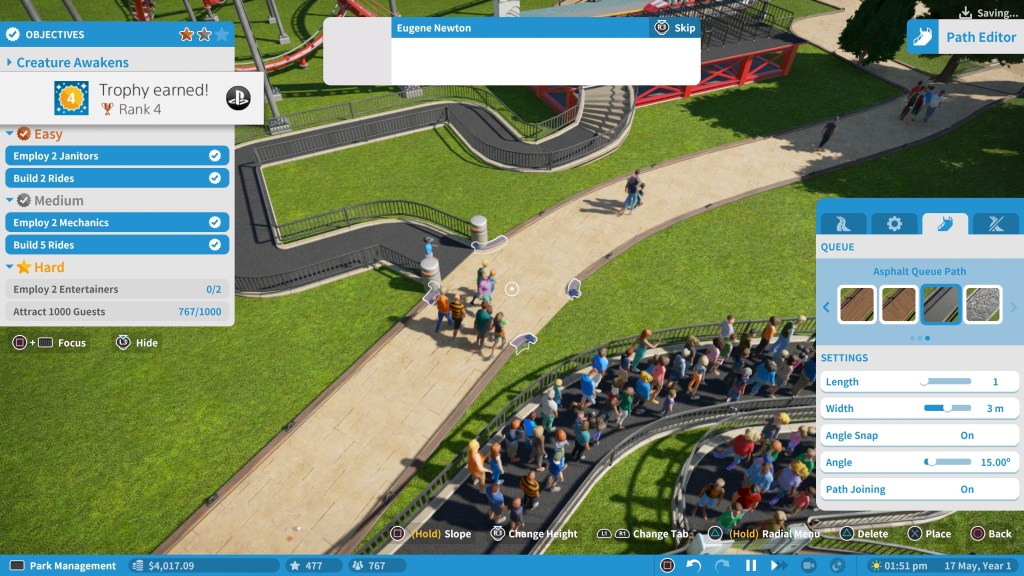Switch to the path tab in editor
Viewport: 1024px width, 576px height.
(843, 223)
